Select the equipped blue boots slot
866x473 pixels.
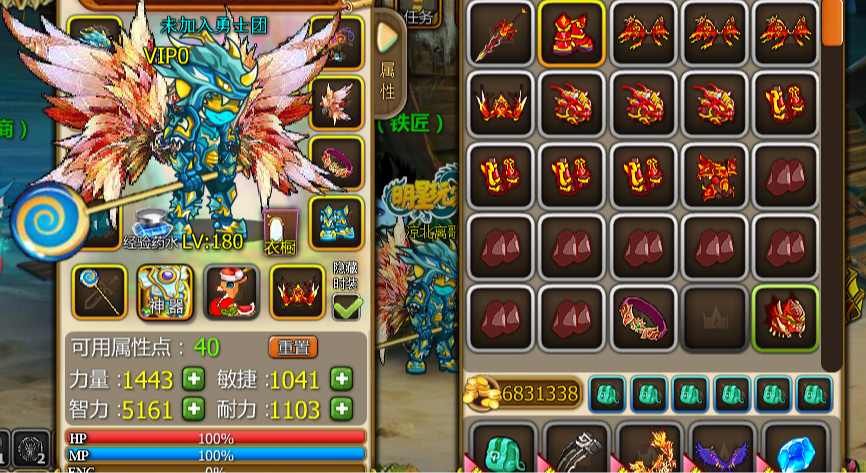(x=336, y=221)
